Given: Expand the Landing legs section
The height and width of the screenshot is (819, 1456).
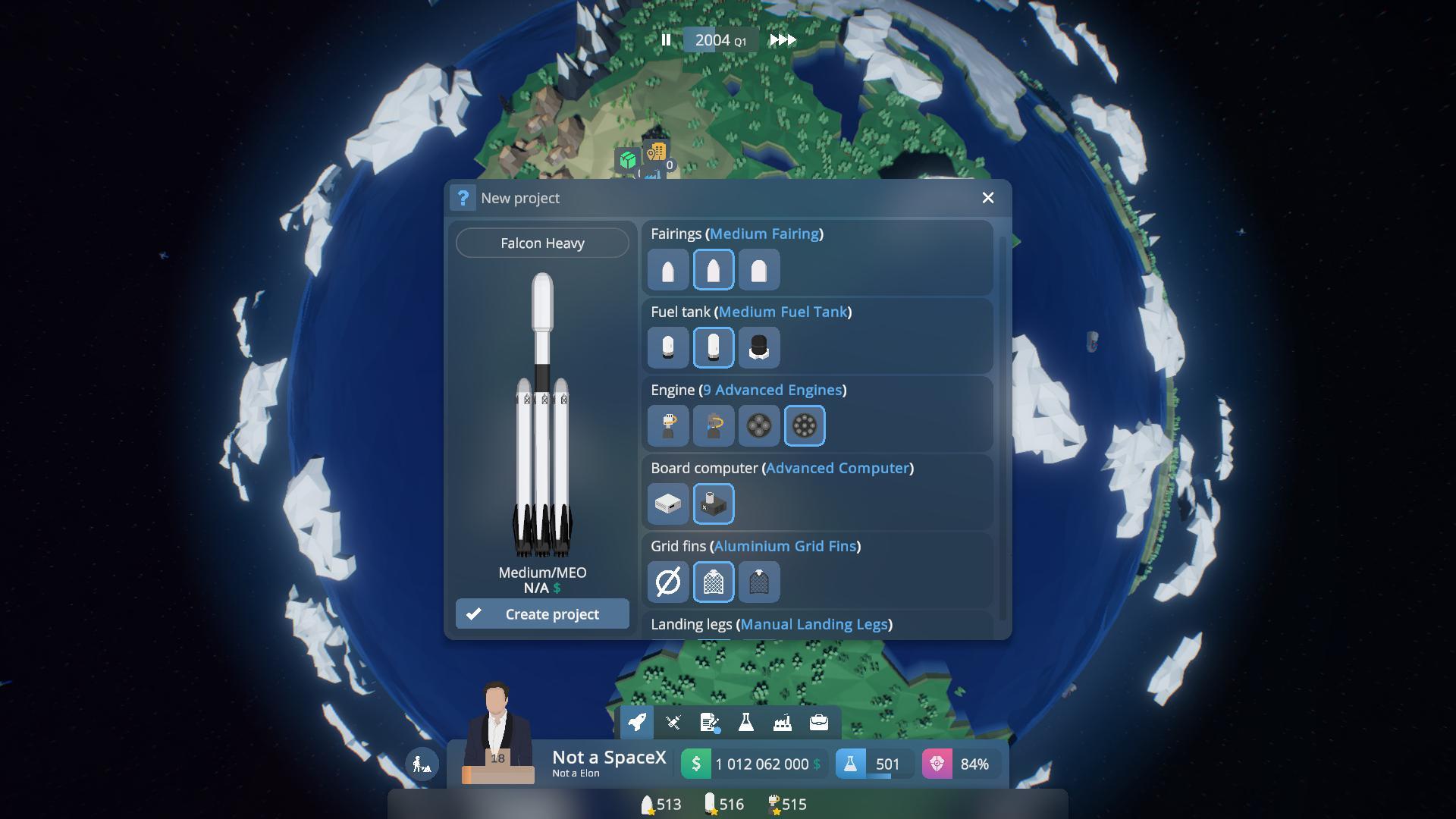Looking at the screenshot, I should pyautogui.click(x=692, y=624).
